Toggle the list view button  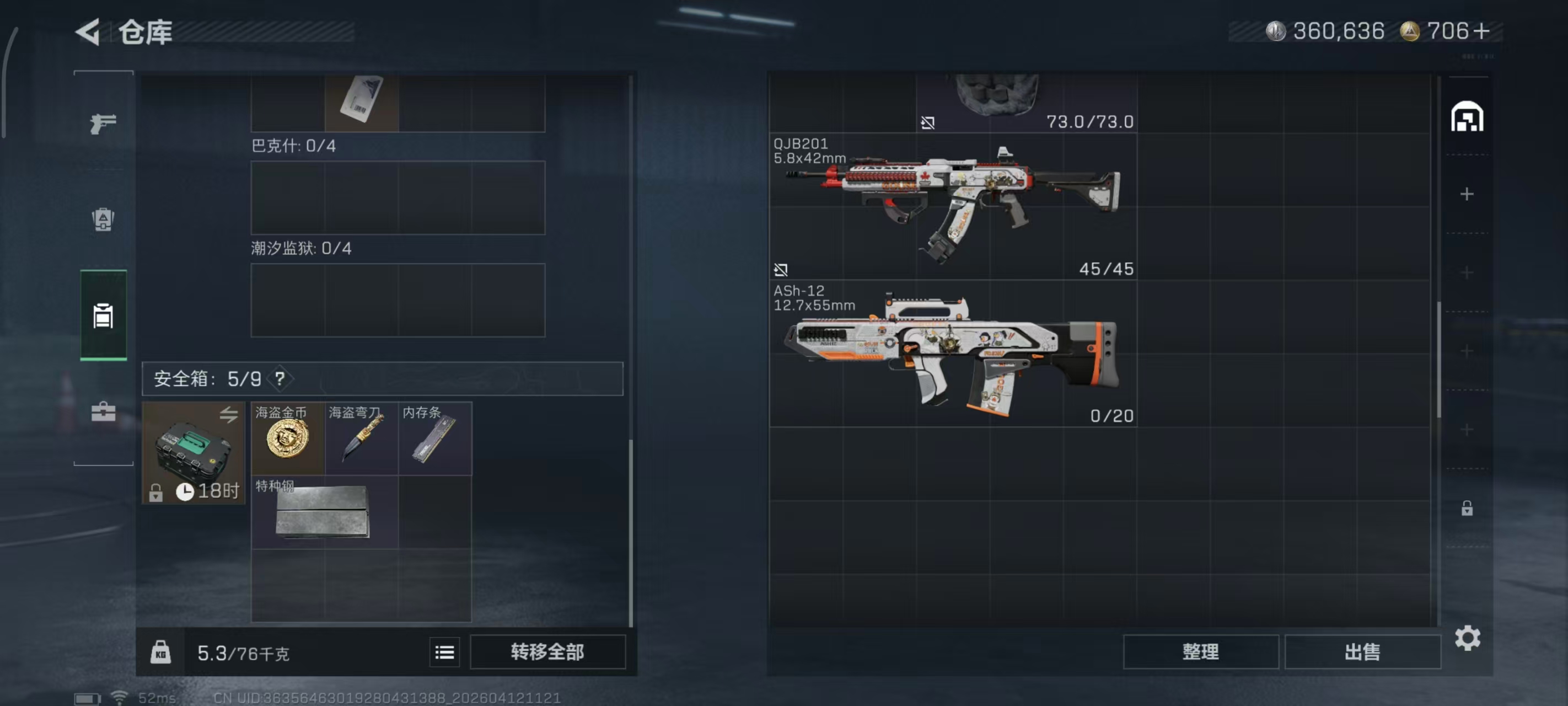(444, 652)
